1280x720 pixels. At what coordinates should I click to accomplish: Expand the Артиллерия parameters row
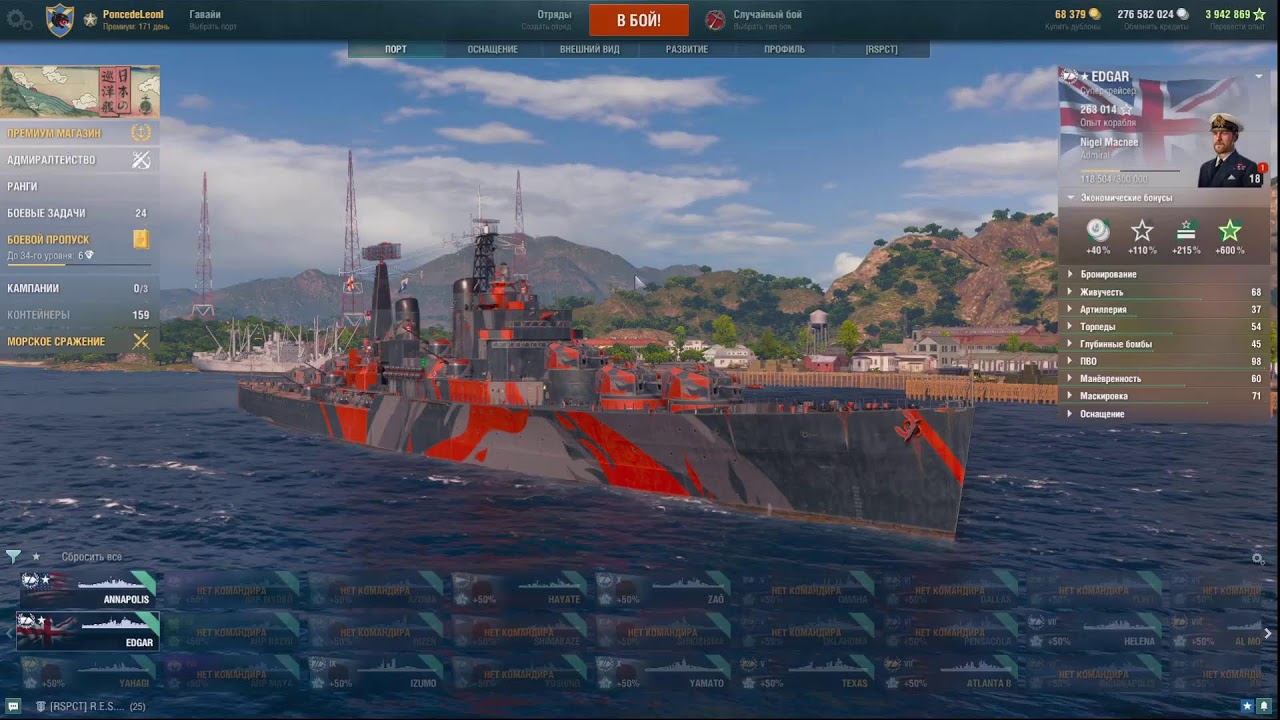1103,310
